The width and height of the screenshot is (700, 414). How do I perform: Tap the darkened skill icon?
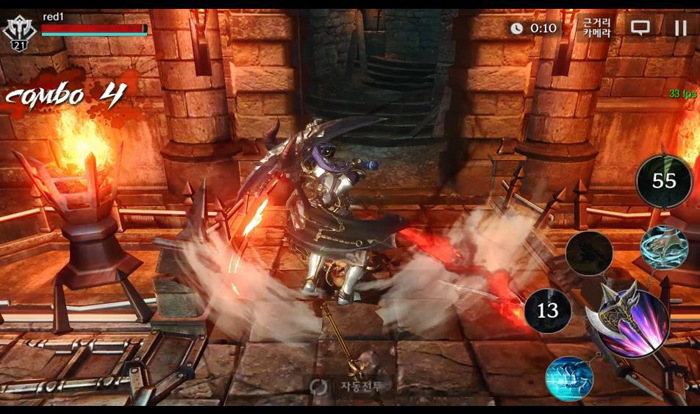click(589, 254)
